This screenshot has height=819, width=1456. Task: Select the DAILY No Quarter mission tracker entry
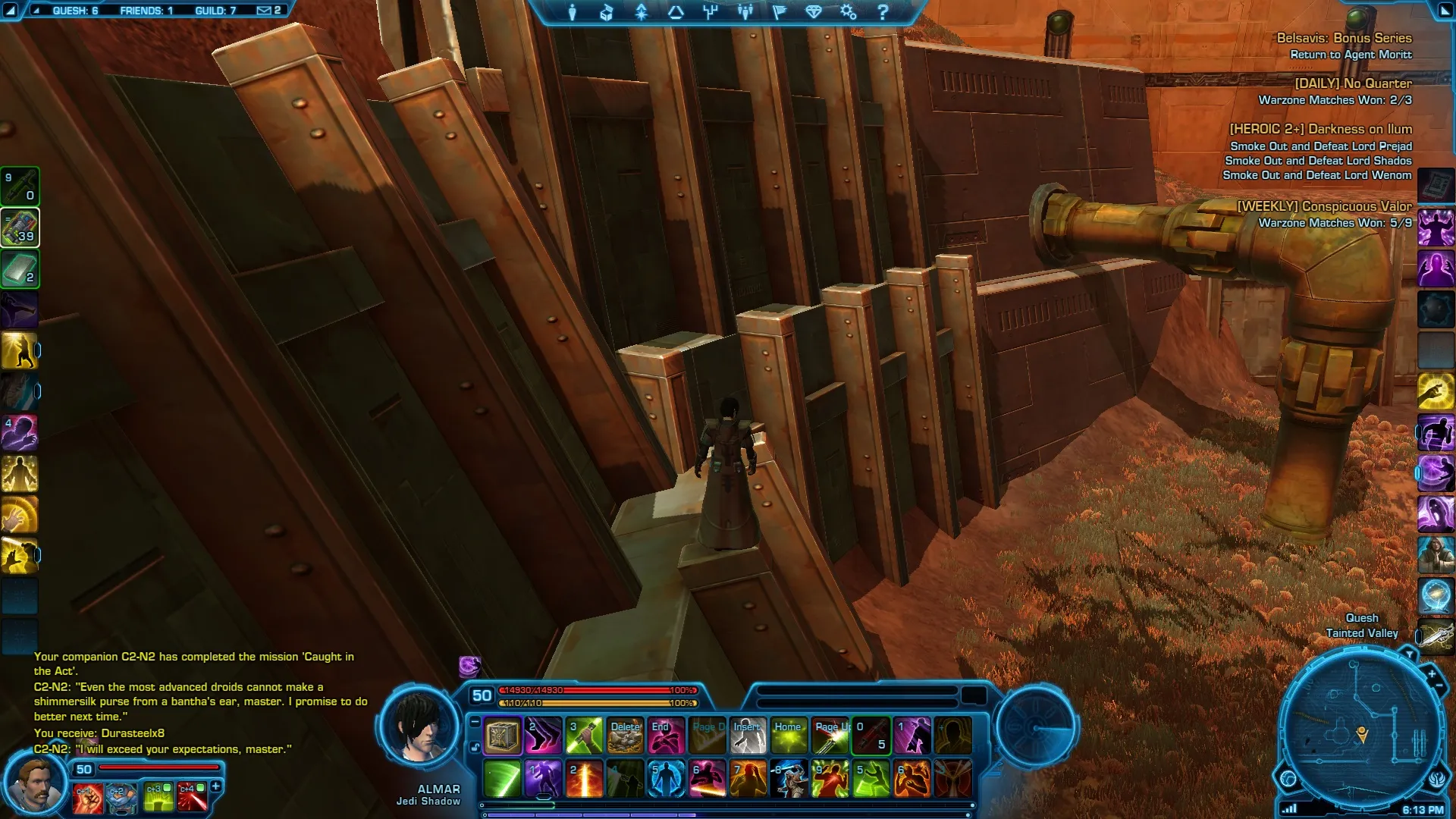coord(1353,83)
